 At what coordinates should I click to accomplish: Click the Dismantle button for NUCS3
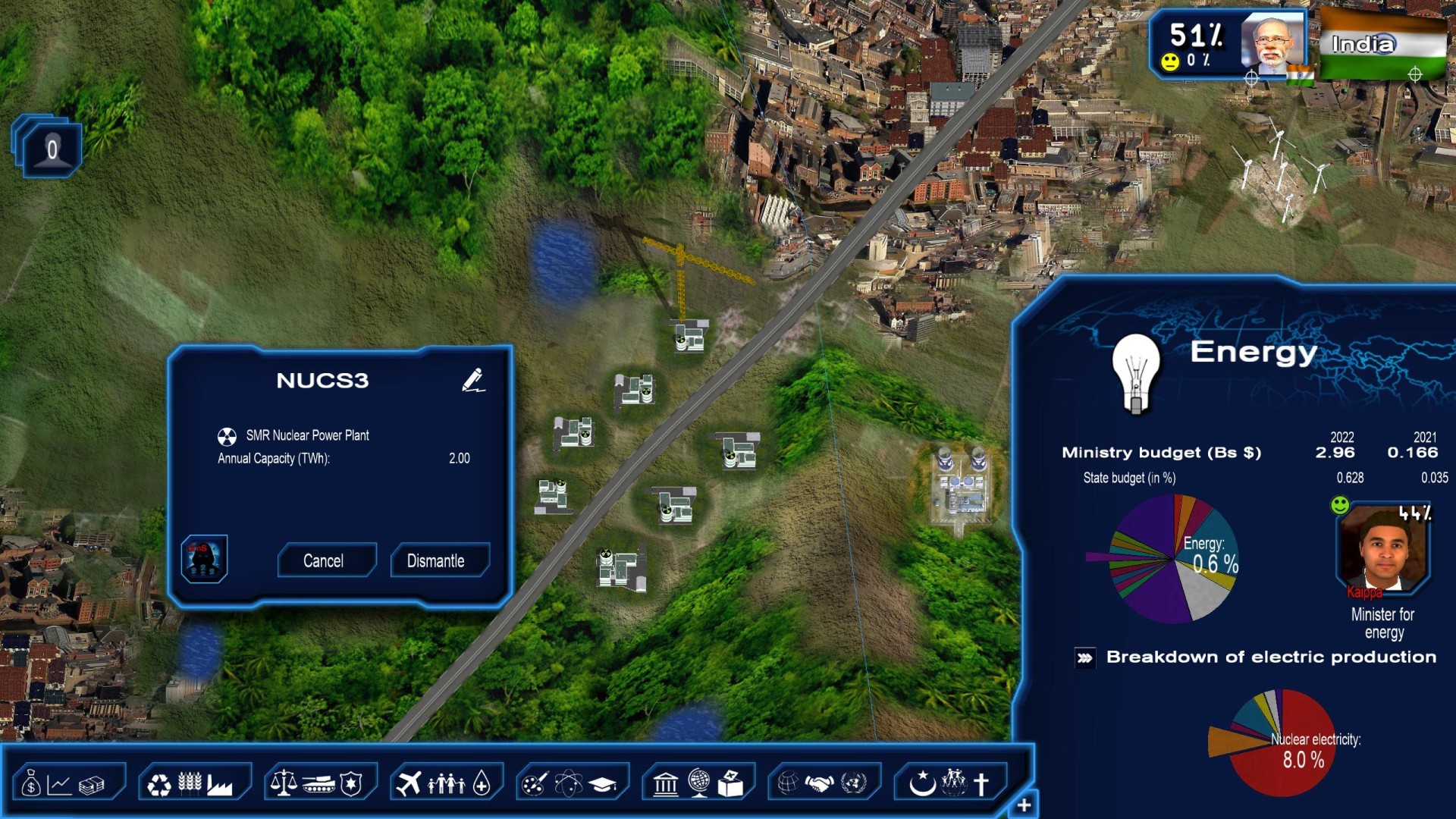[x=439, y=560]
